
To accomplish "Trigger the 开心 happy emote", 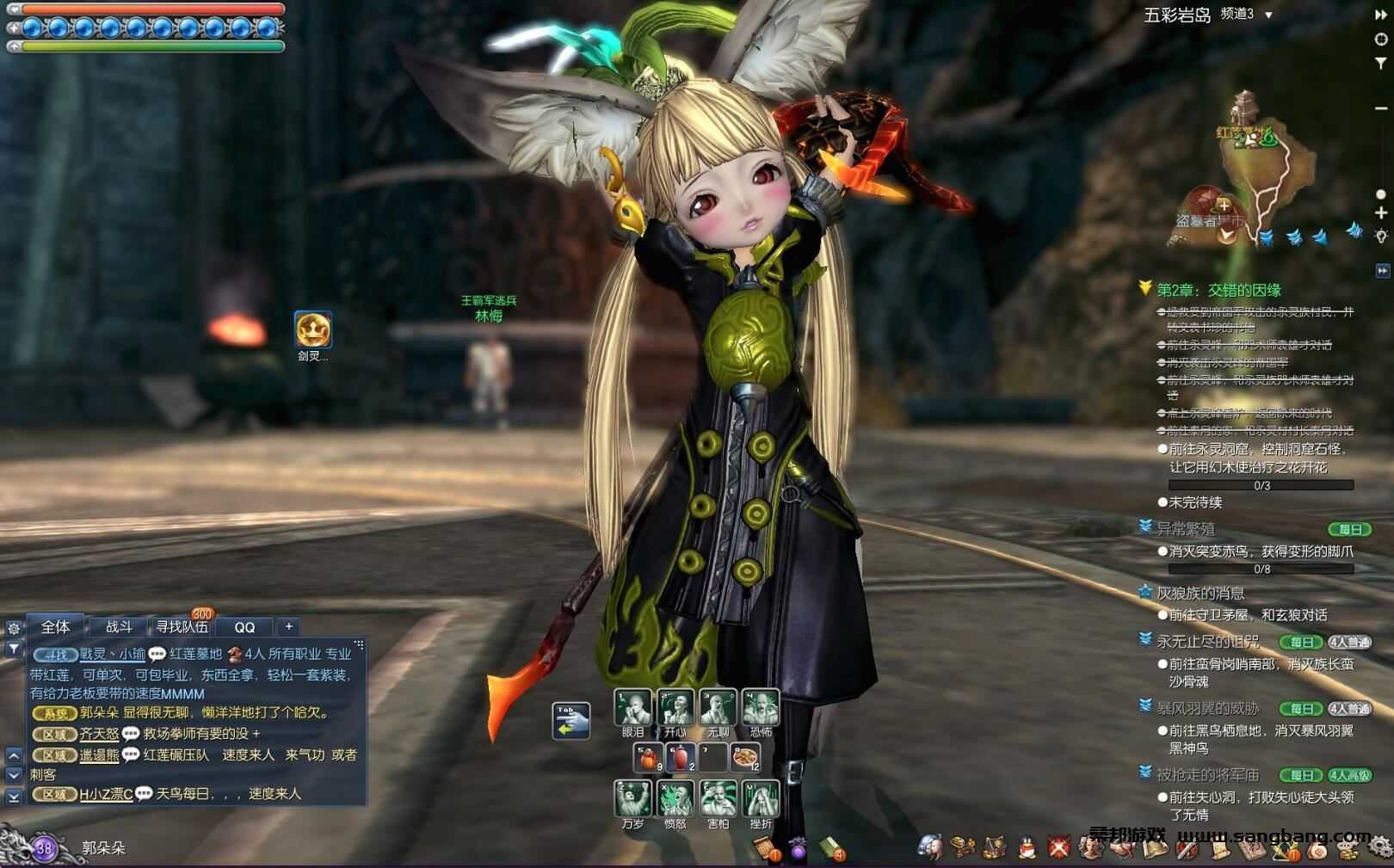I will tap(675, 708).
